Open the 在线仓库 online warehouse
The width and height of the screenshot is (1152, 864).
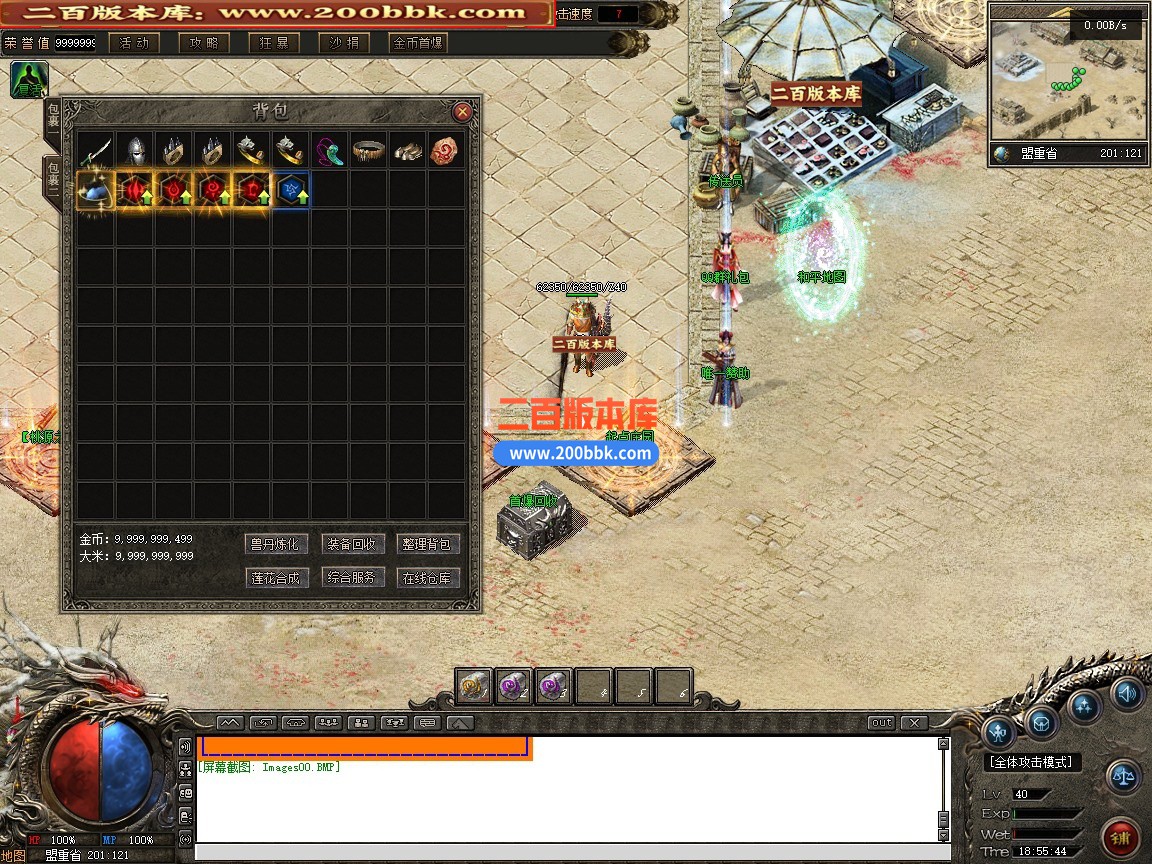(x=429, y=577)
